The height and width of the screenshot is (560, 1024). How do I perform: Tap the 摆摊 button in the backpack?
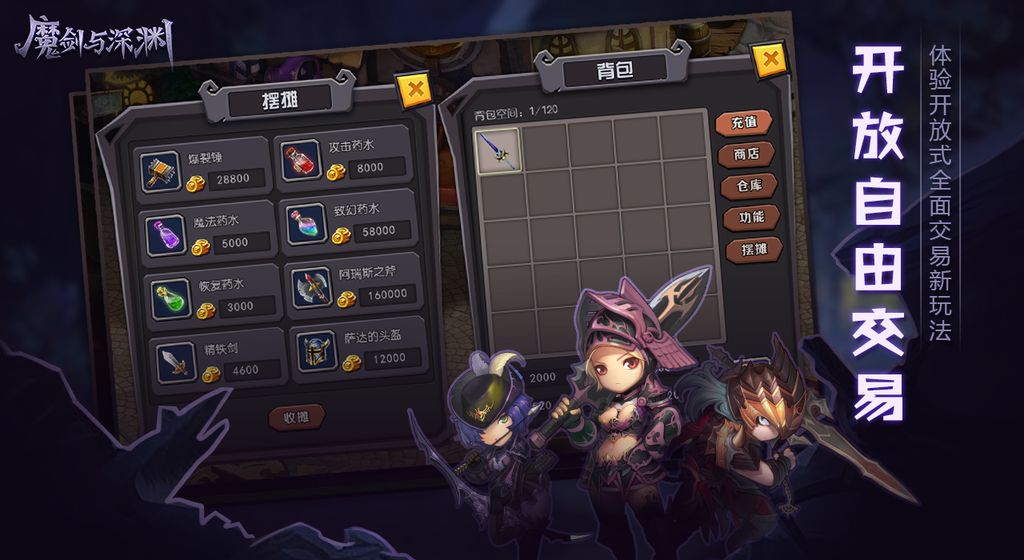click(754, 247)
